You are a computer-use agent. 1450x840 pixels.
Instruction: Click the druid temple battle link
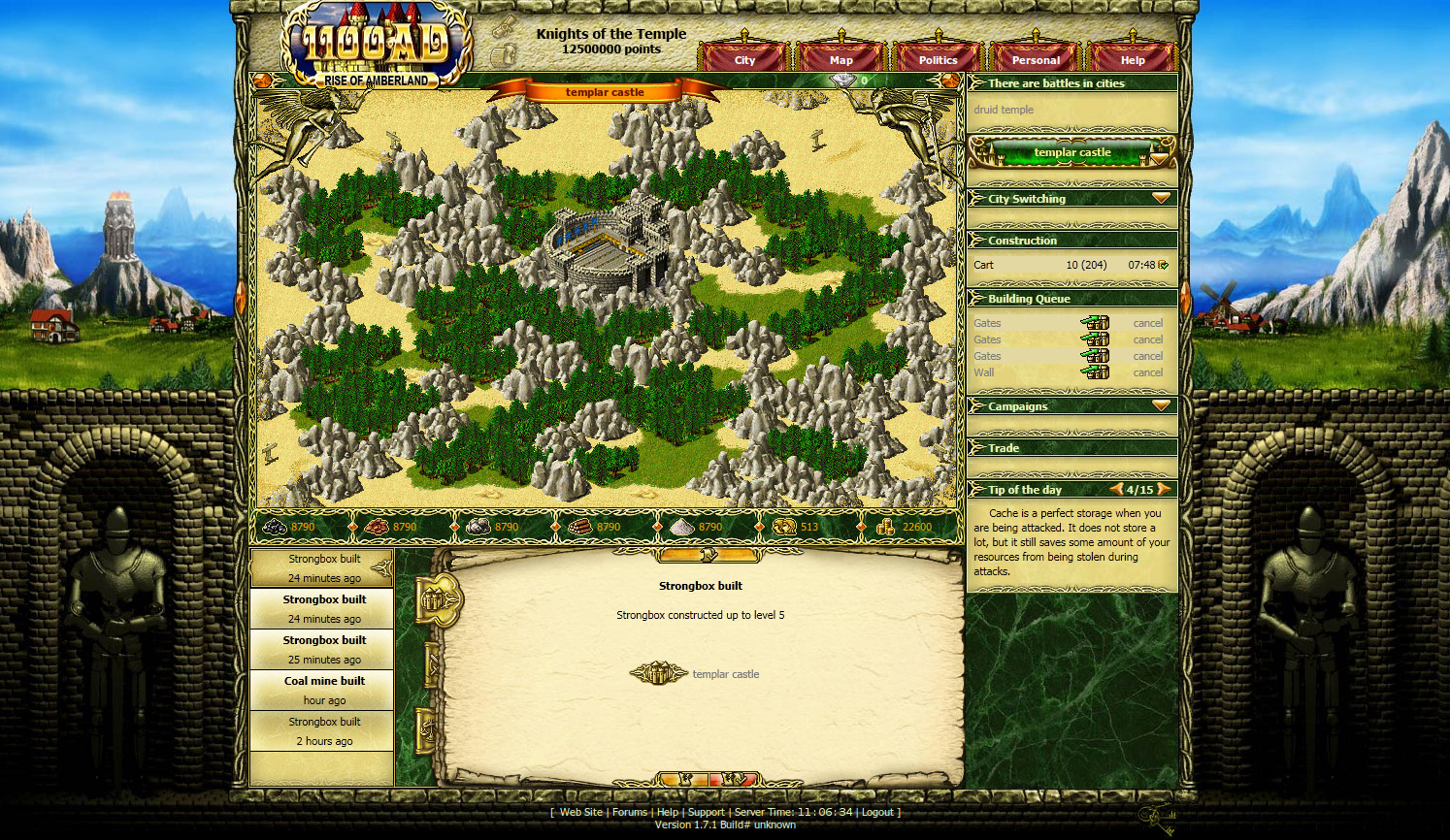(1004, 110)
